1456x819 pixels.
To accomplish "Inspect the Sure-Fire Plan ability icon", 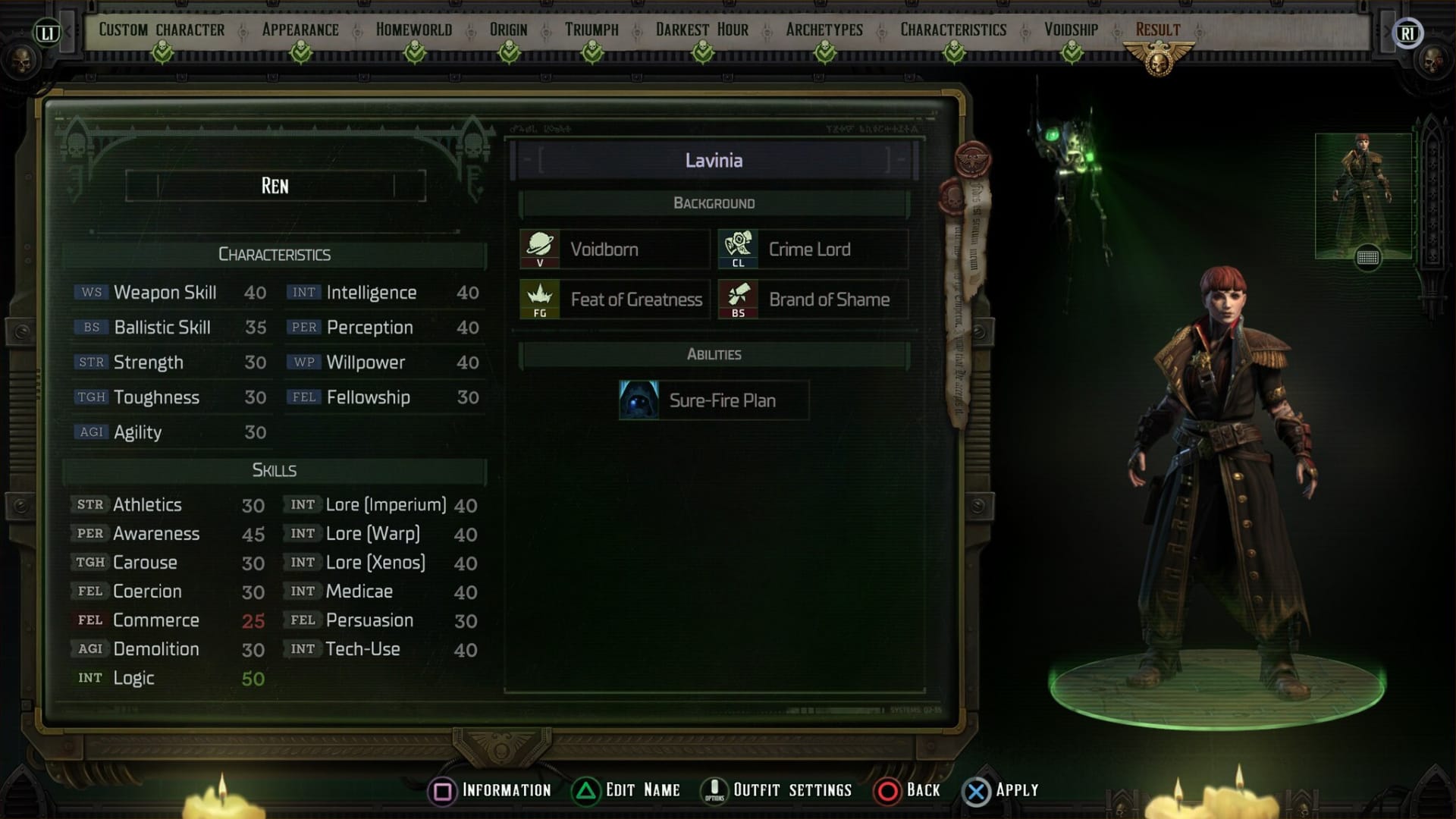I will click(x=638, y=400).
